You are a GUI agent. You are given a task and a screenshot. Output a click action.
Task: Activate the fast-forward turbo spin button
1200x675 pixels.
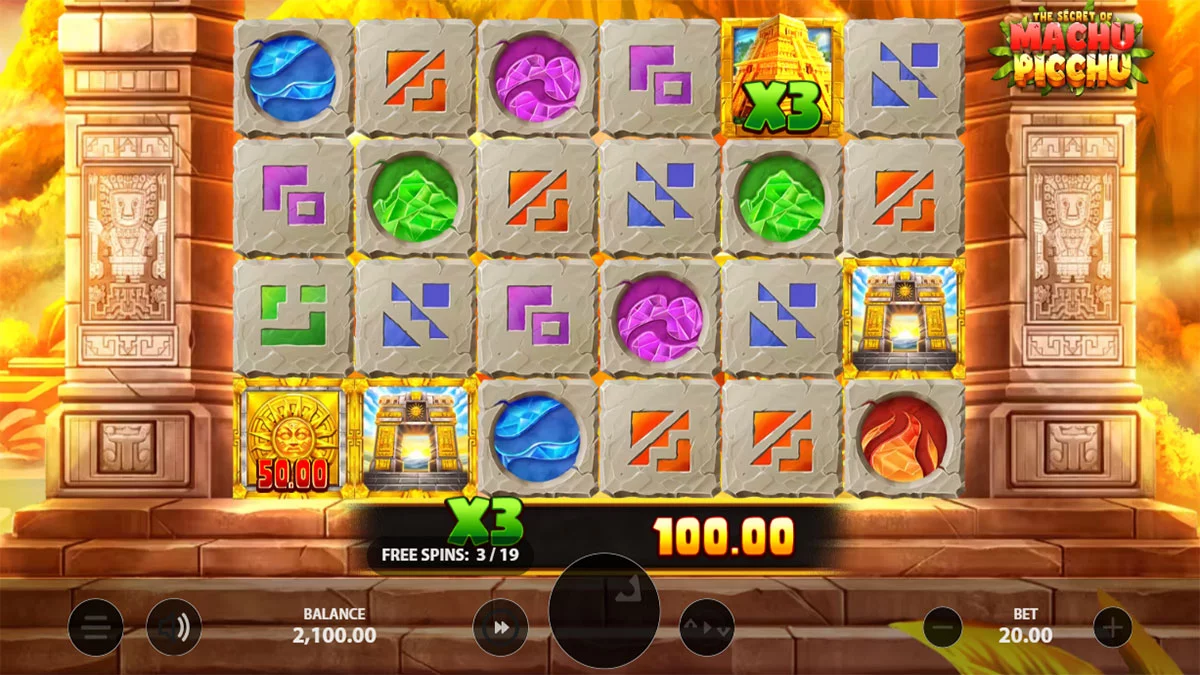click(x=501, y=628)
